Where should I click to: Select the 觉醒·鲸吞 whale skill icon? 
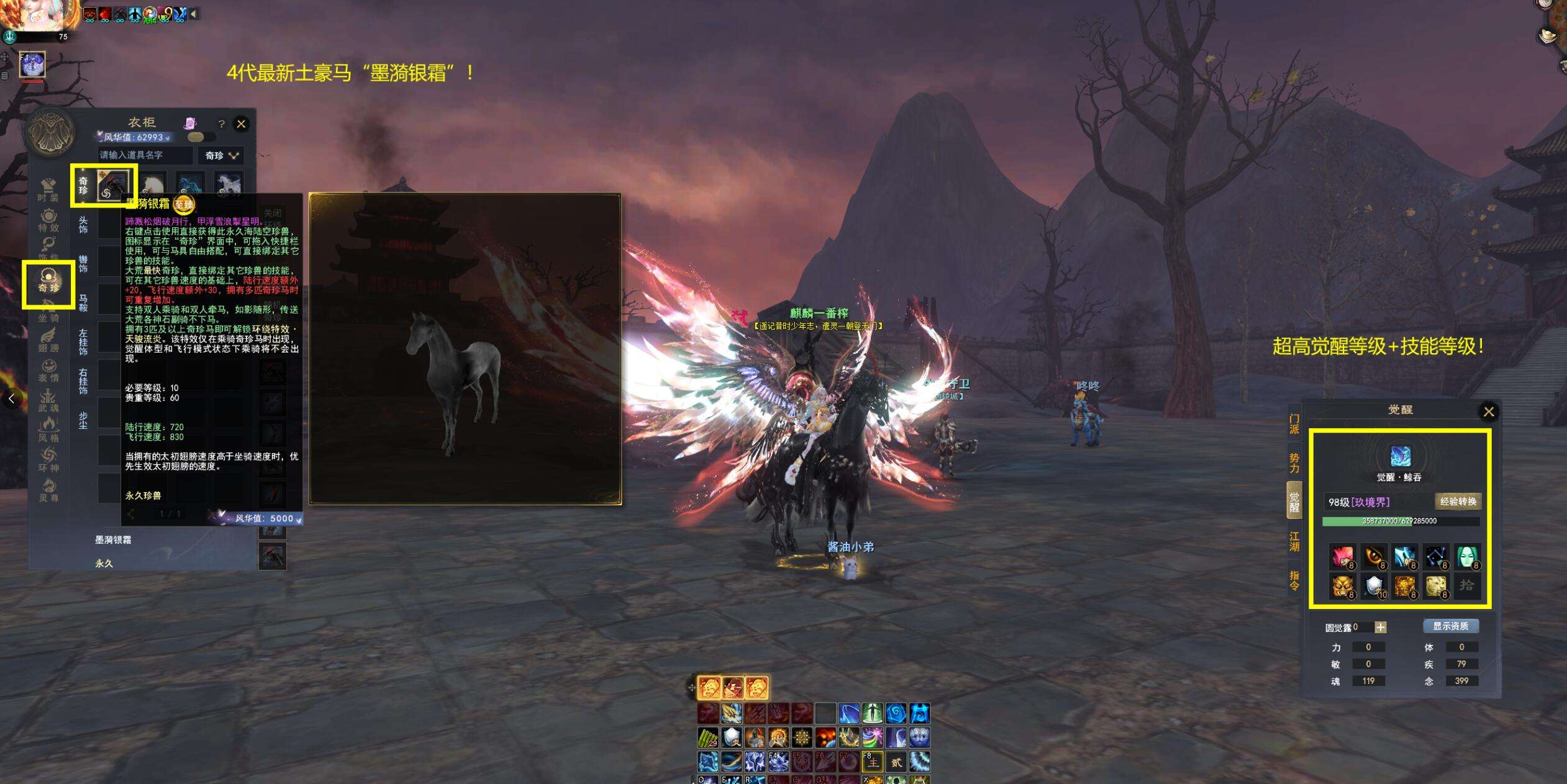click(x=1400, y=456)
